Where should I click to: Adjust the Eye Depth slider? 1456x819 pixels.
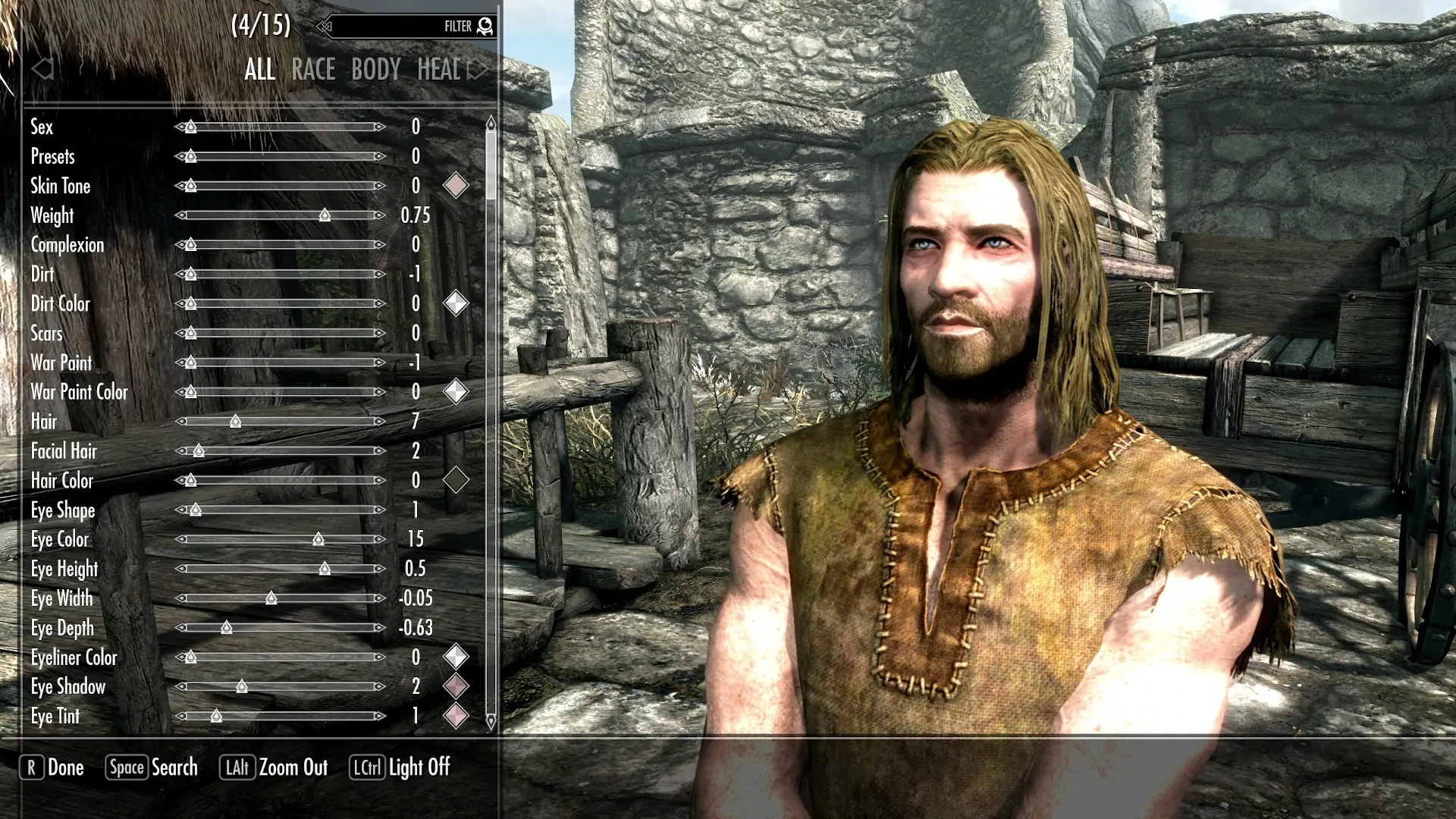coord(226,628)
